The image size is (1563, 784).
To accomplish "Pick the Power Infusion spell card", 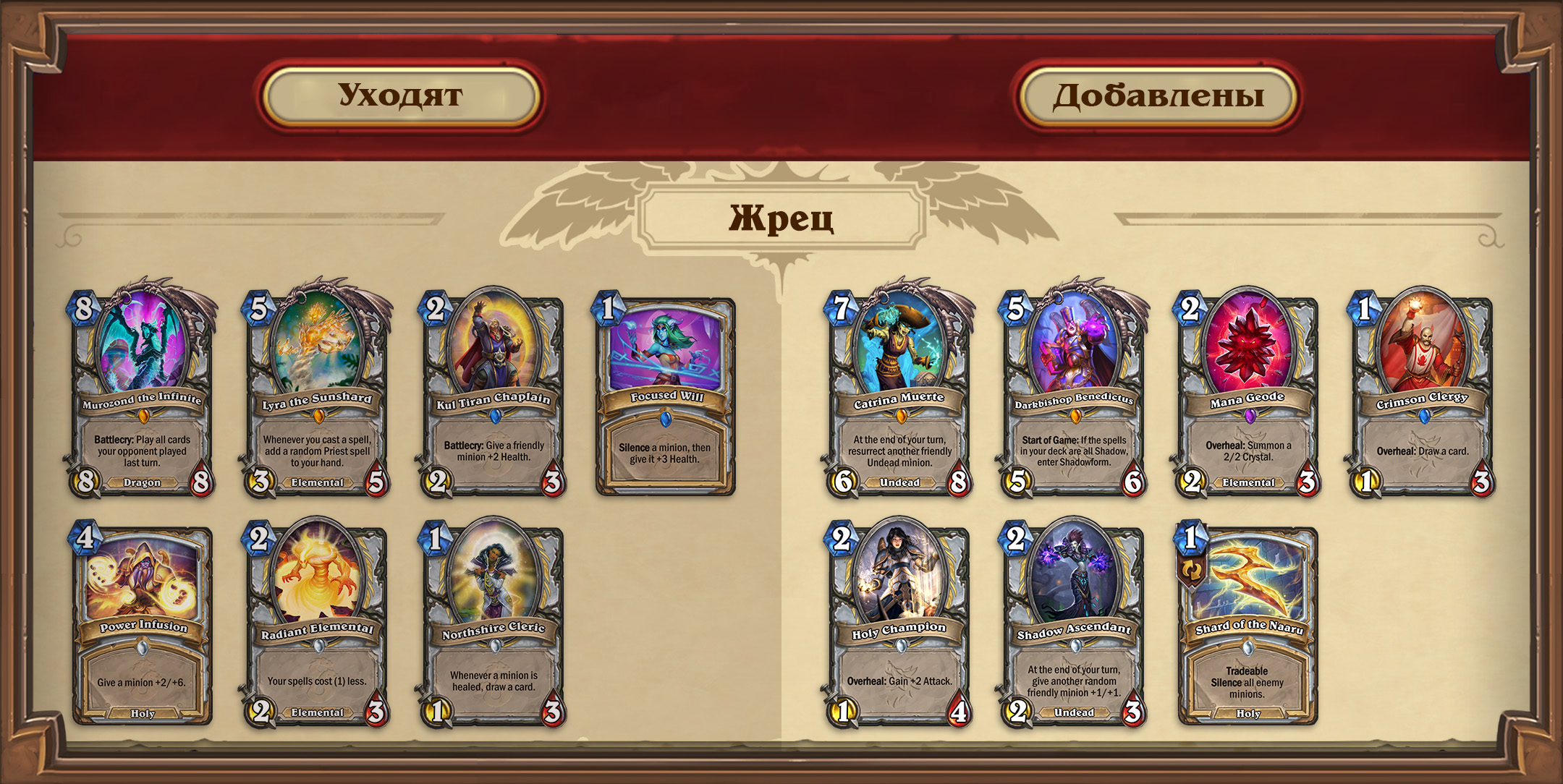I will pyautogui.click(x=143, y=625).
